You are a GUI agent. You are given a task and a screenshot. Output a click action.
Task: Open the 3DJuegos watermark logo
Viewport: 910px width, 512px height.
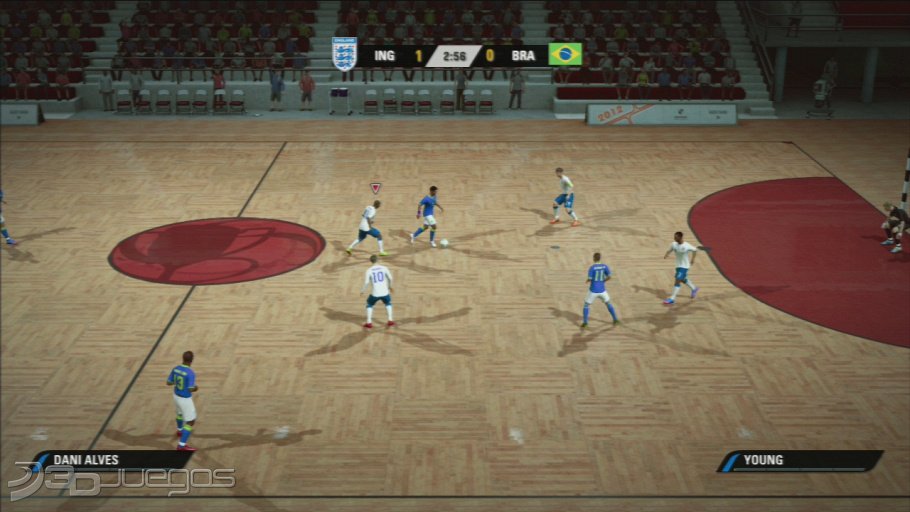pos(120,482)
